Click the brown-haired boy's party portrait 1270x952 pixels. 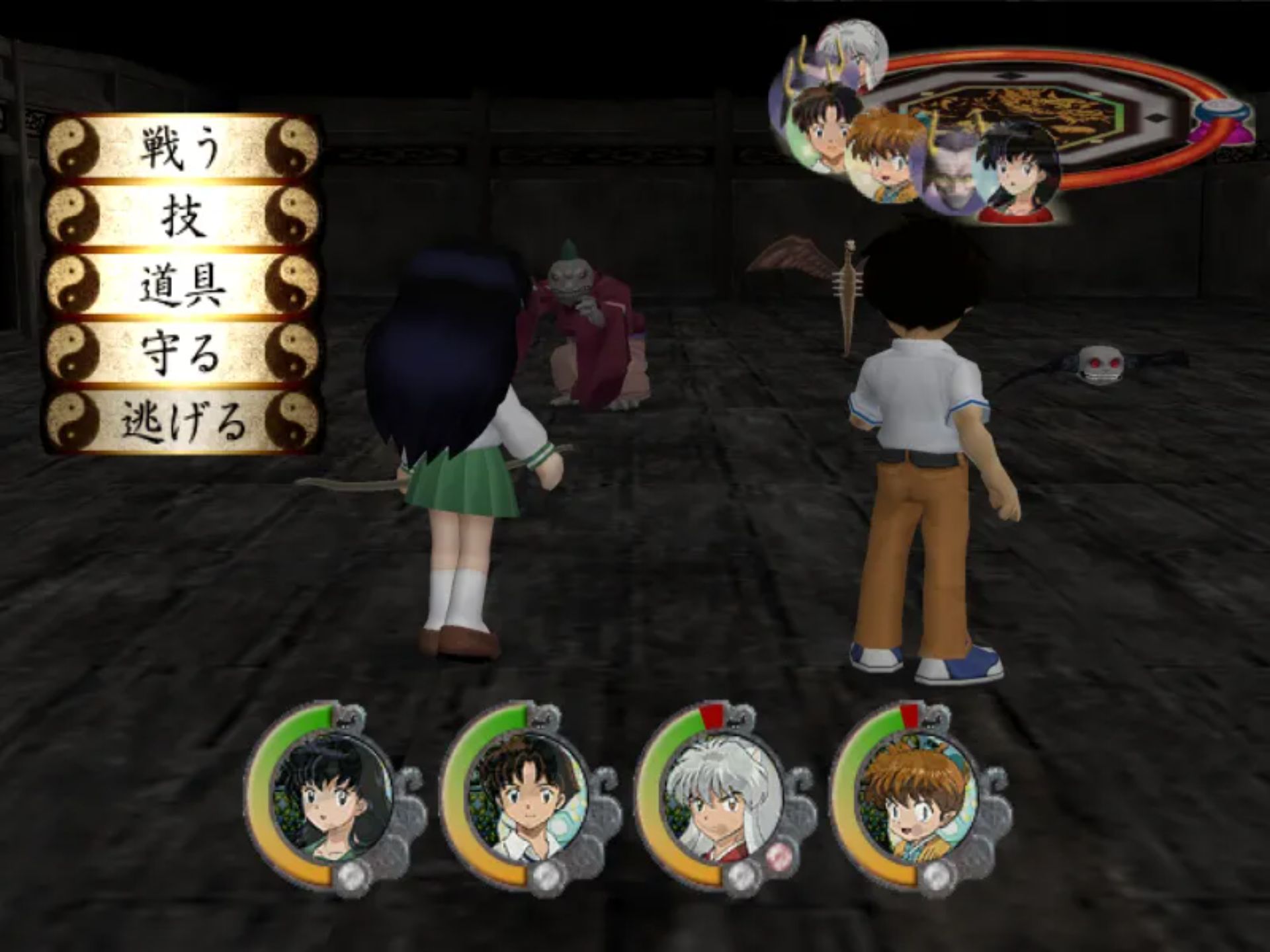tap(527, 800)
